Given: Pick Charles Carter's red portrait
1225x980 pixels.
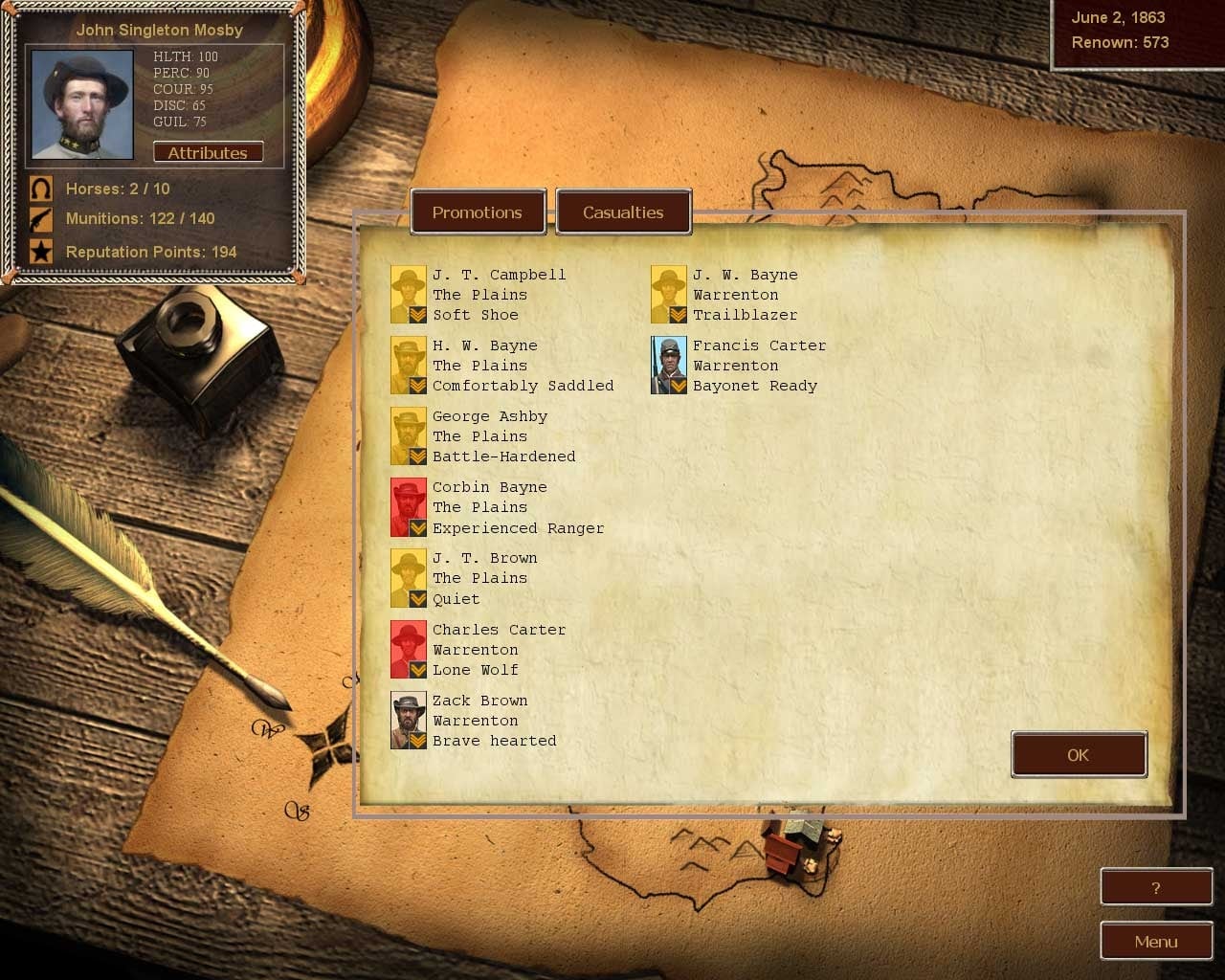Looking at the screenshot, I should coord(409,649).
